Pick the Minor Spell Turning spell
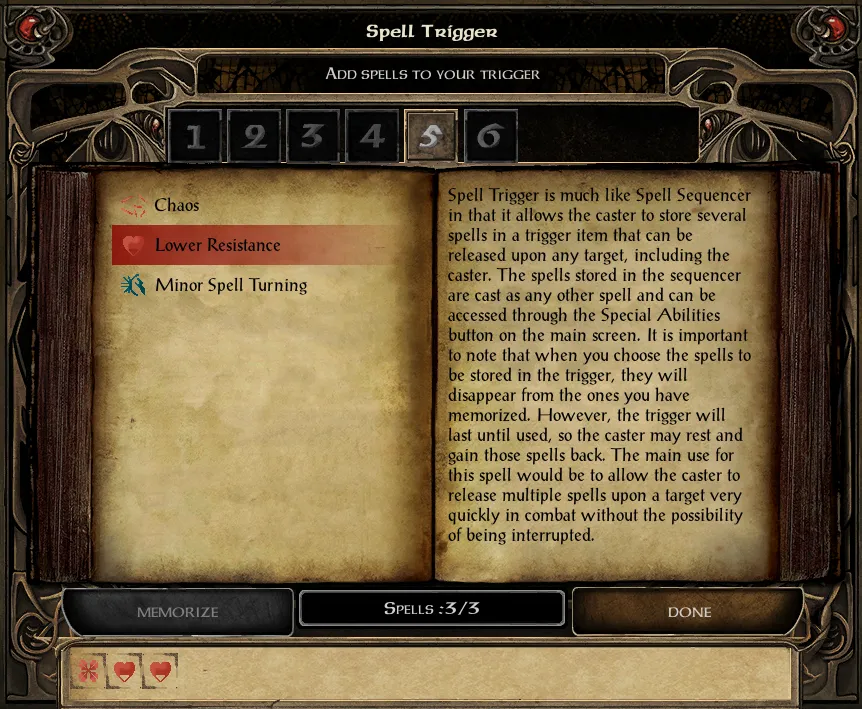Viewport: 862px width, 709px height. (x=230, y=285)
